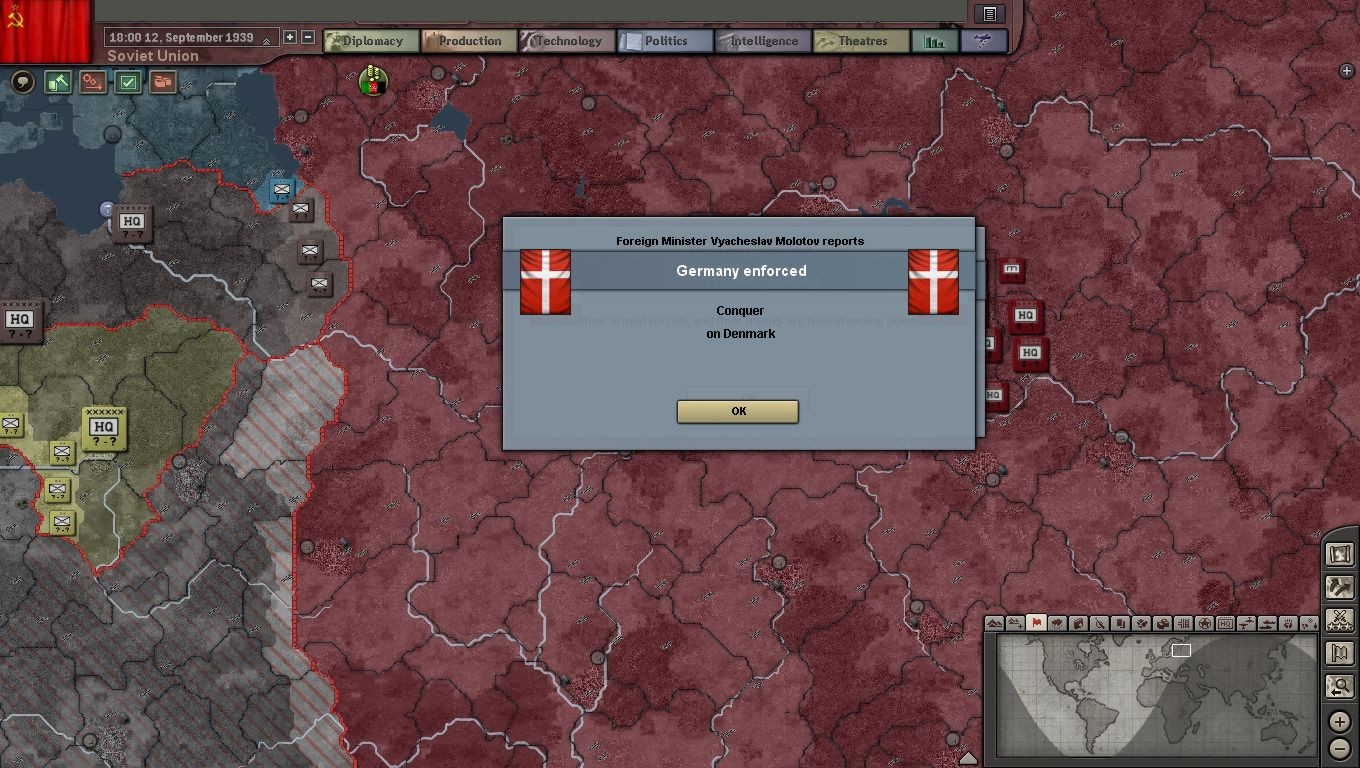
Task: Click the Soviet Union flag
Action: [x=45, y=30]
